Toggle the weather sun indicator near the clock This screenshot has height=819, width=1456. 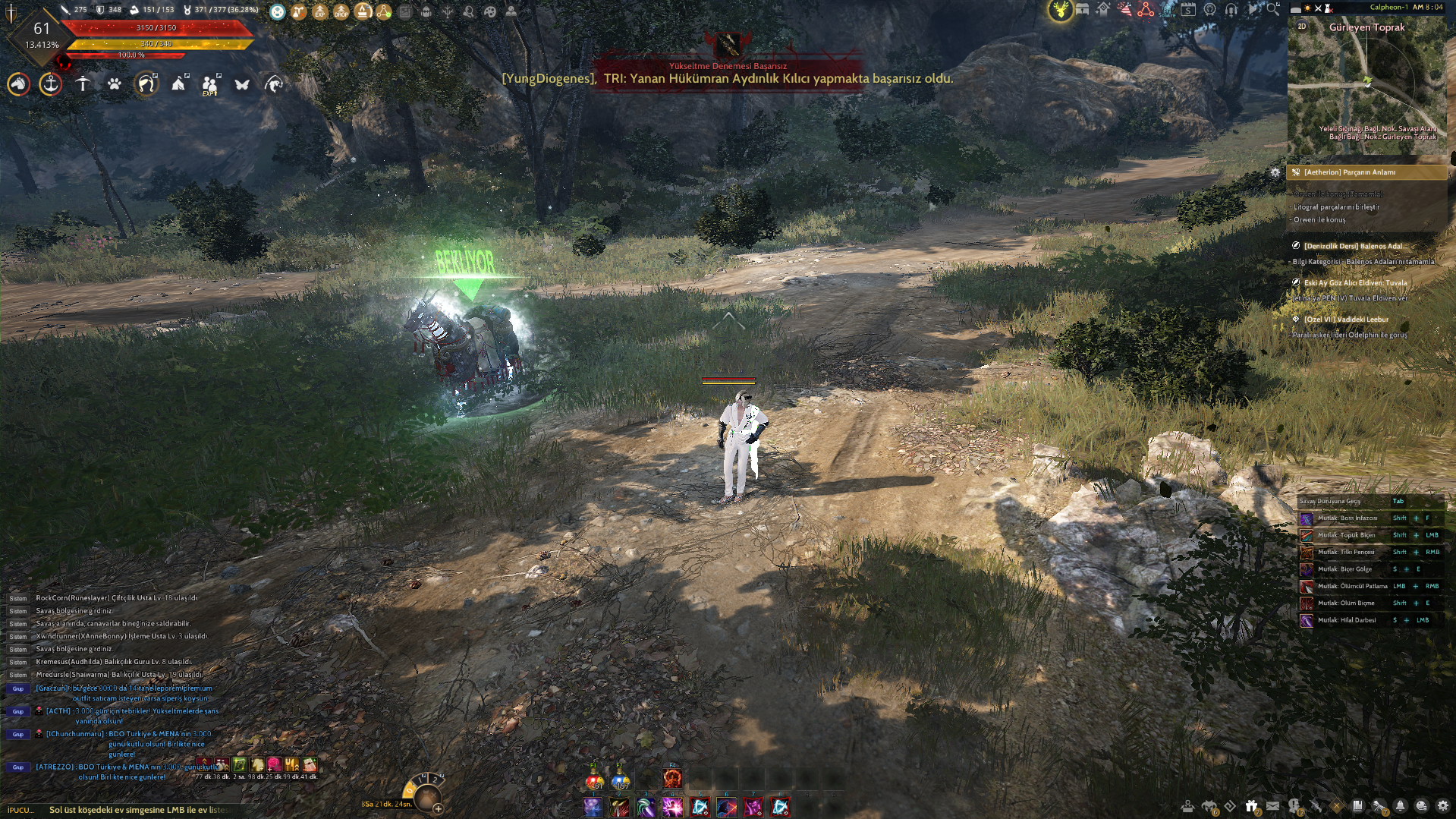(x=1307, y=8)
